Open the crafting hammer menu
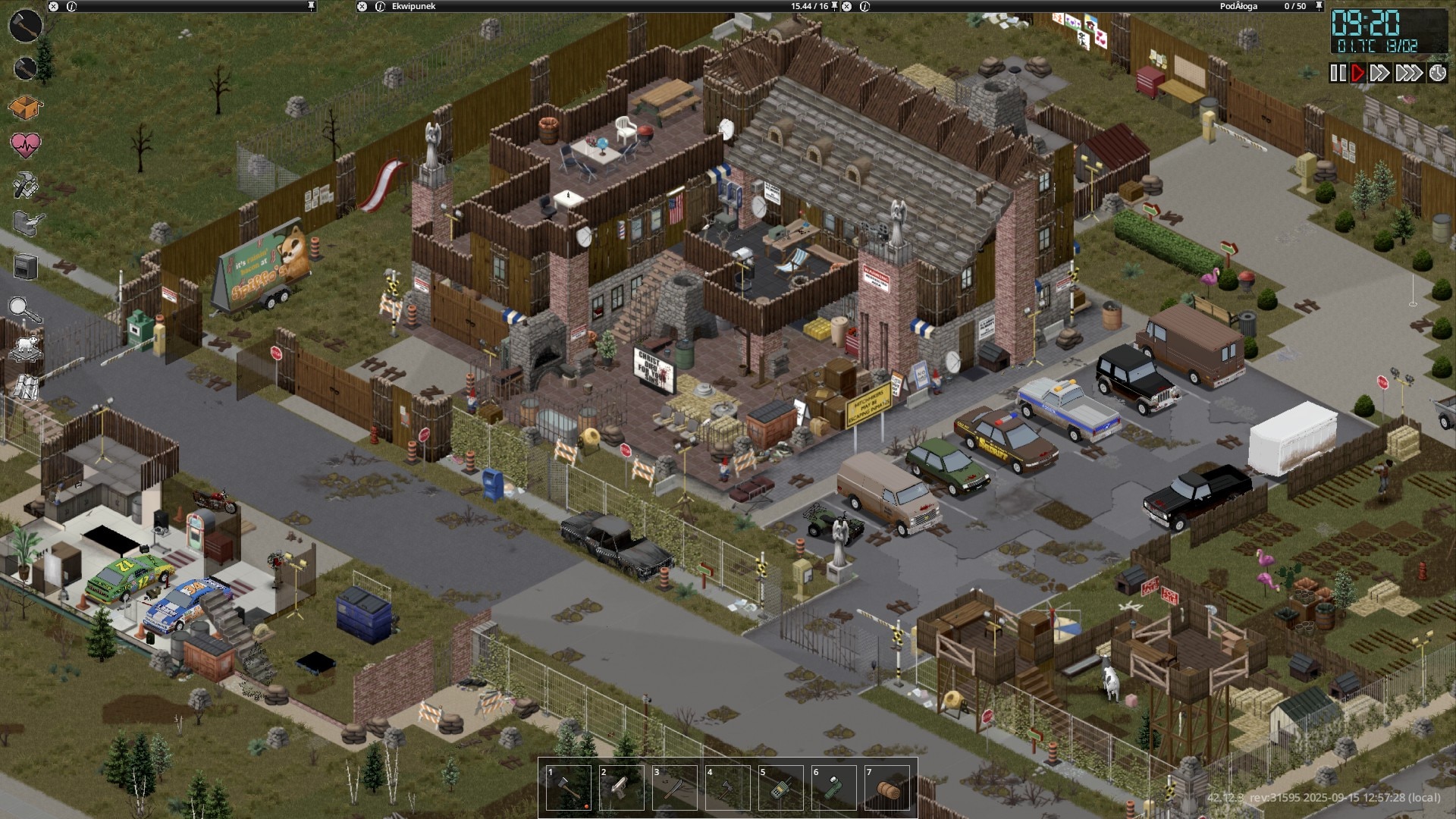The image size is (1456, 819). coord(25,185)
